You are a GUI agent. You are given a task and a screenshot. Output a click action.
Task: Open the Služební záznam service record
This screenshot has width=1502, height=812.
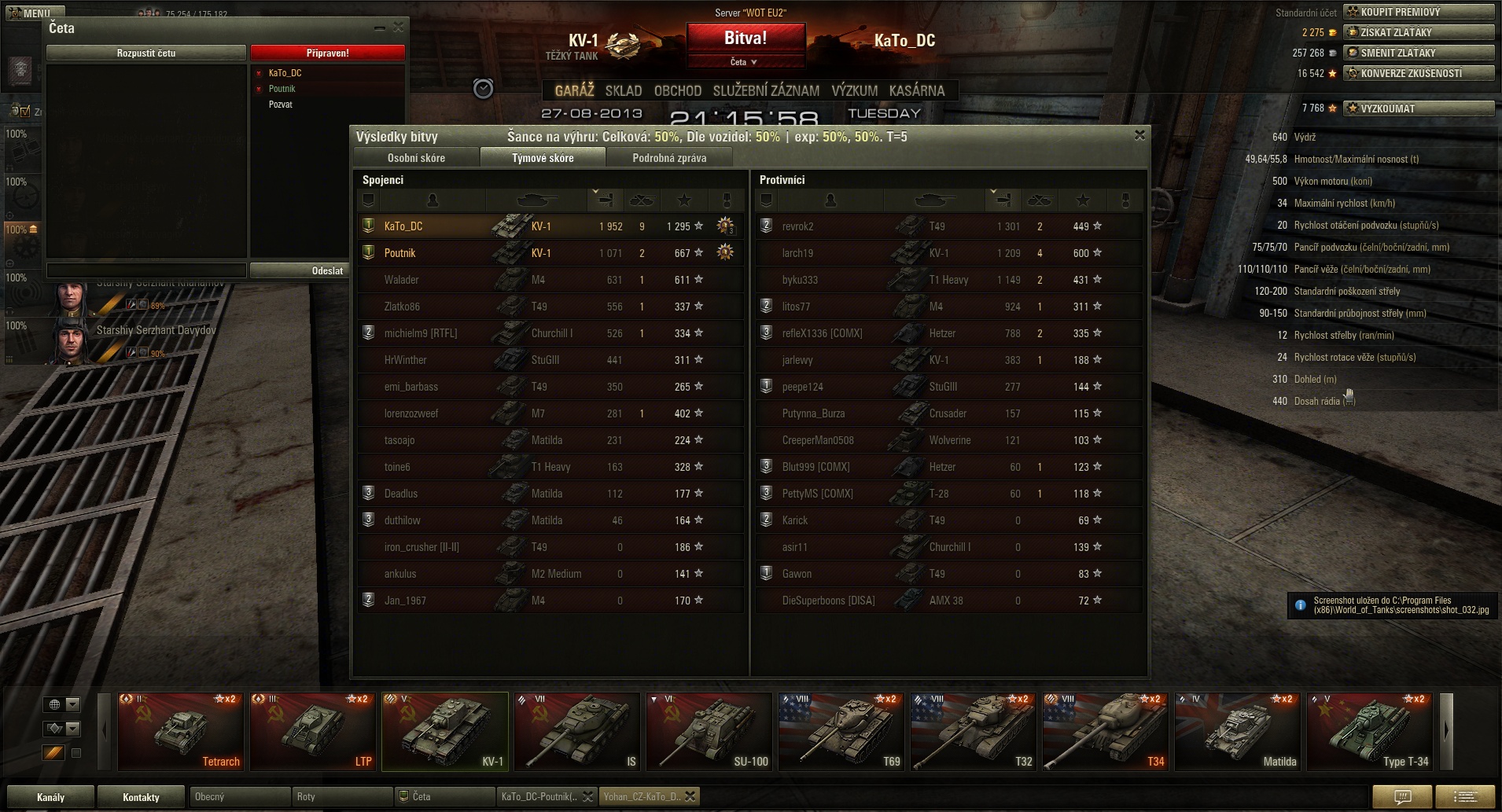tap(766, 90)
